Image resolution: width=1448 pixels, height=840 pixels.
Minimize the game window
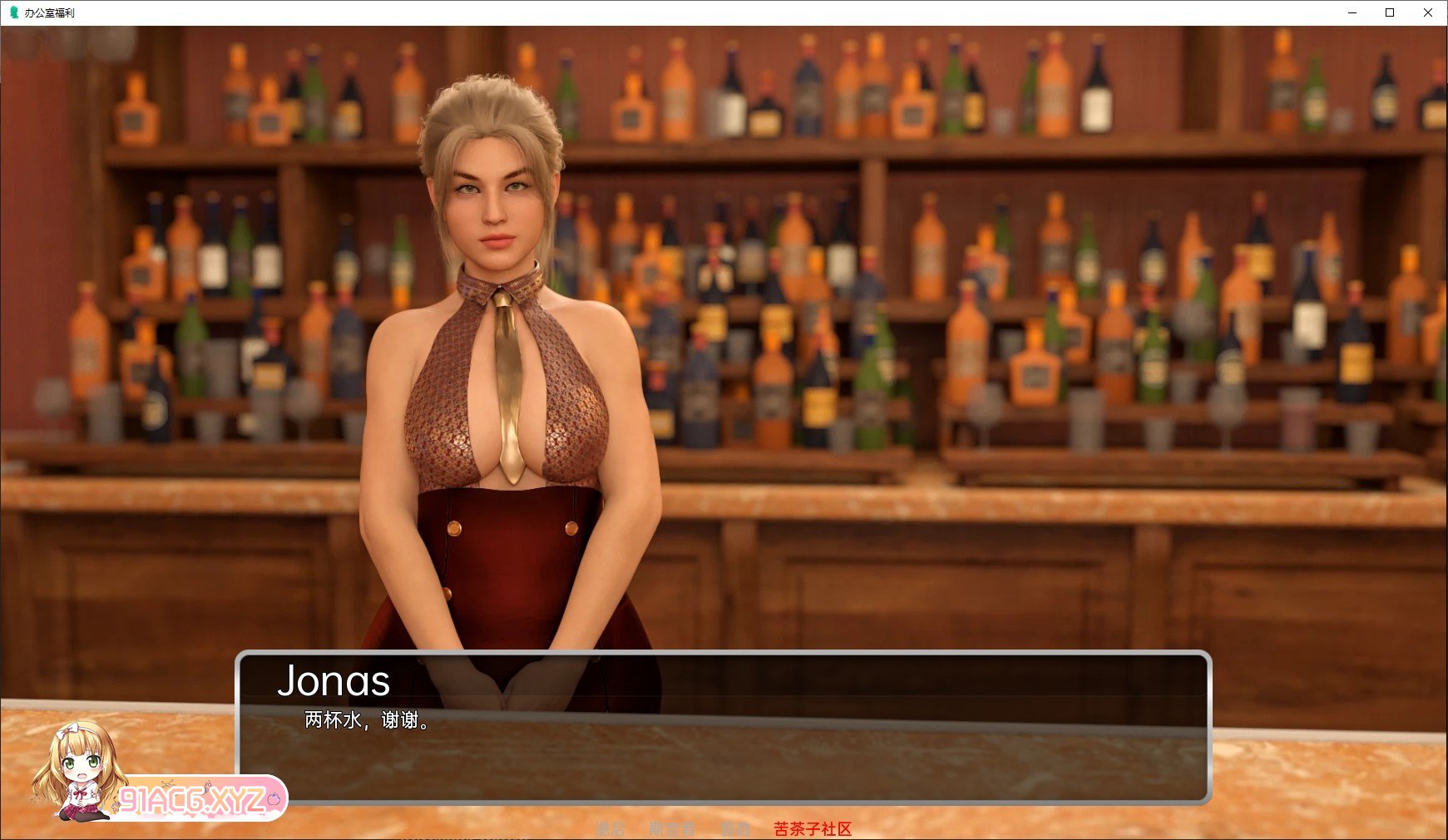pyautogui.click(x=1352, y=12)
